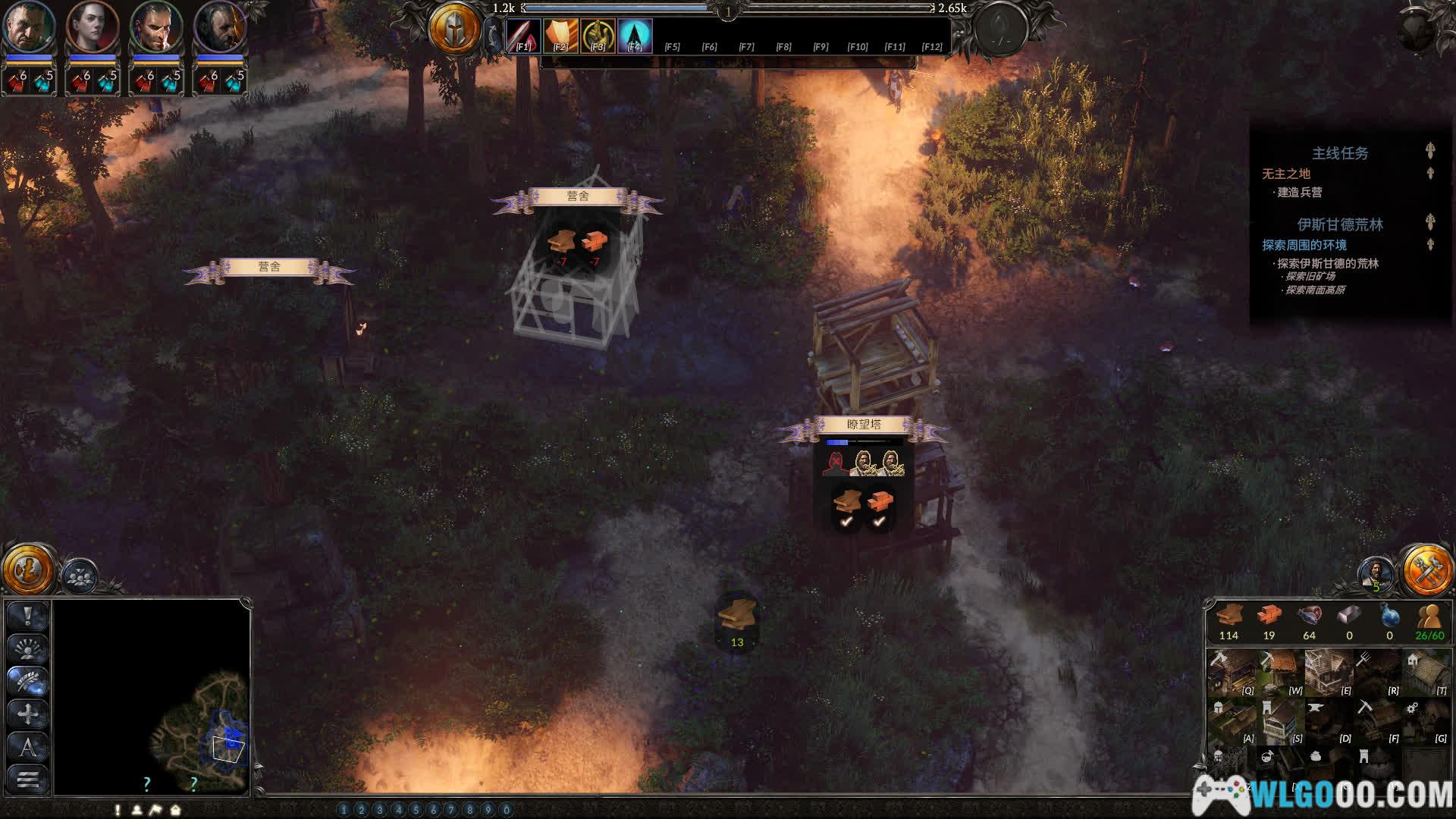The image size is (1456, 819).
Task: Select the 营舍 building banner under construction
Action: point(577,197)
